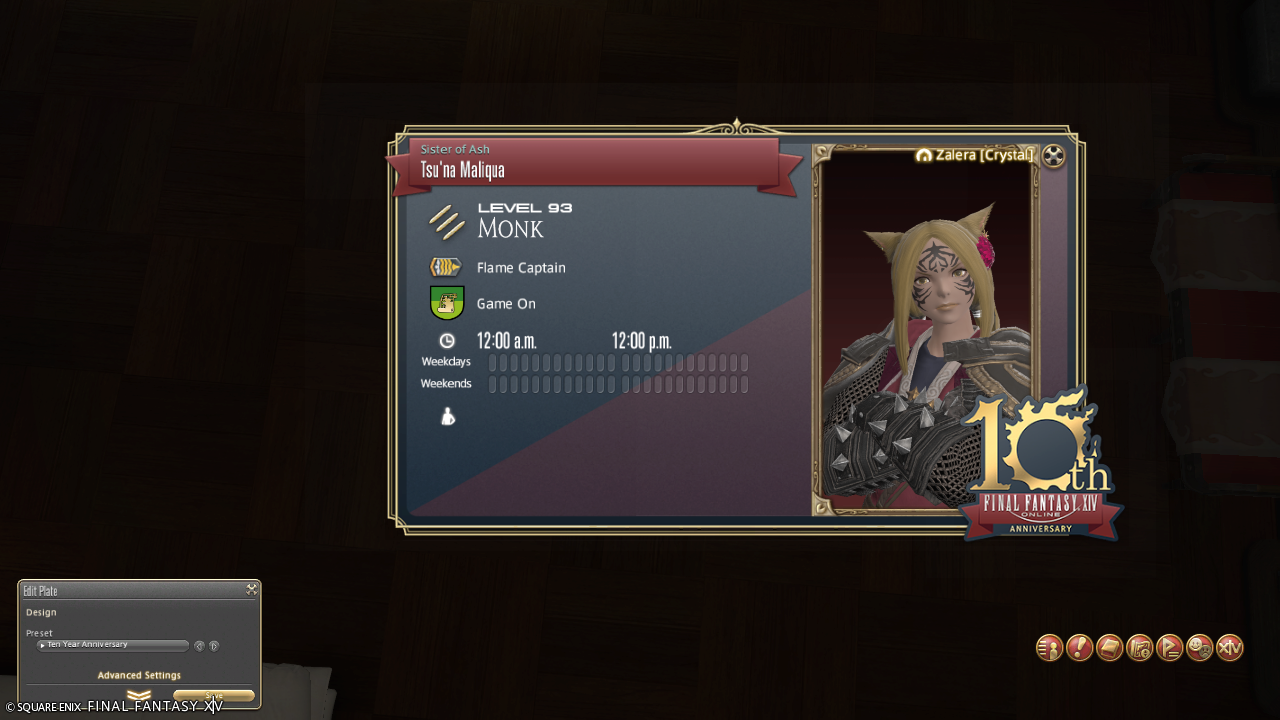Screen dimensions: 1280x720
Task: Open the Duty exclamation mark menu
Action: 1079,648
